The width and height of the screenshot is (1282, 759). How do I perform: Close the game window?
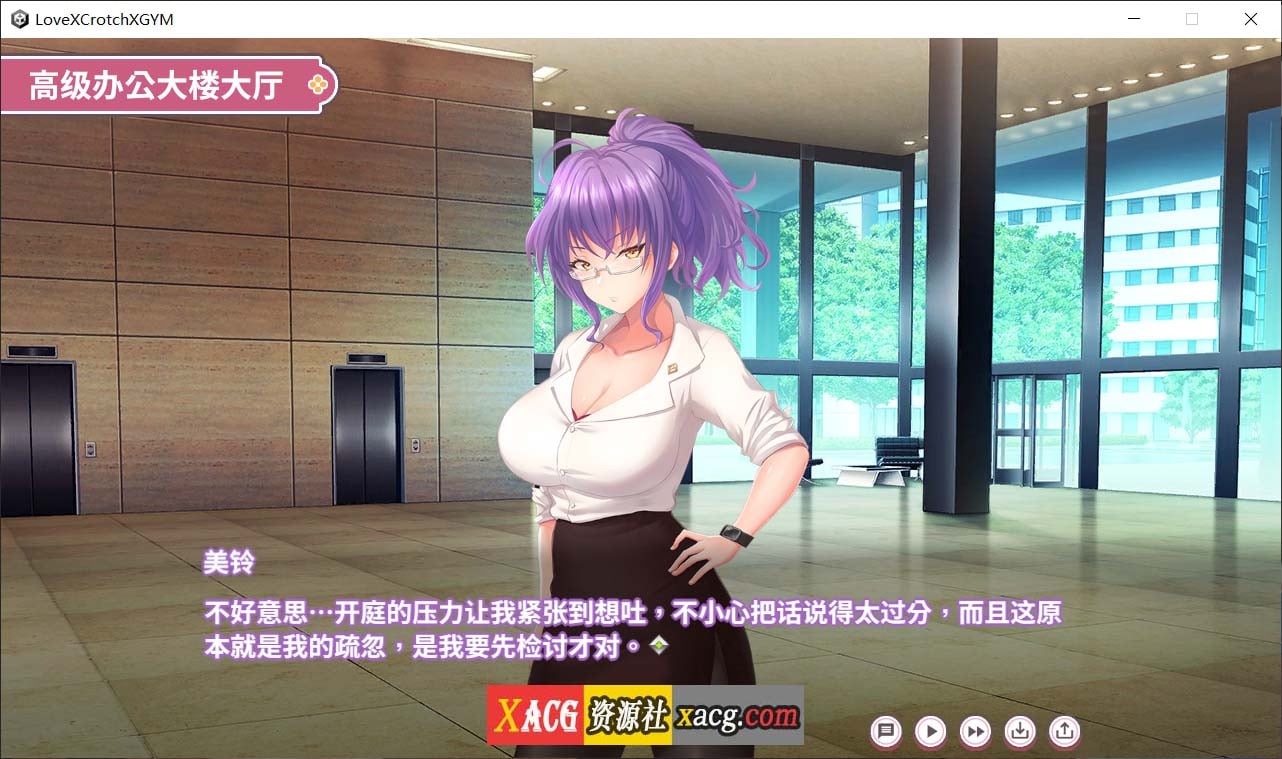[1250, 18]
